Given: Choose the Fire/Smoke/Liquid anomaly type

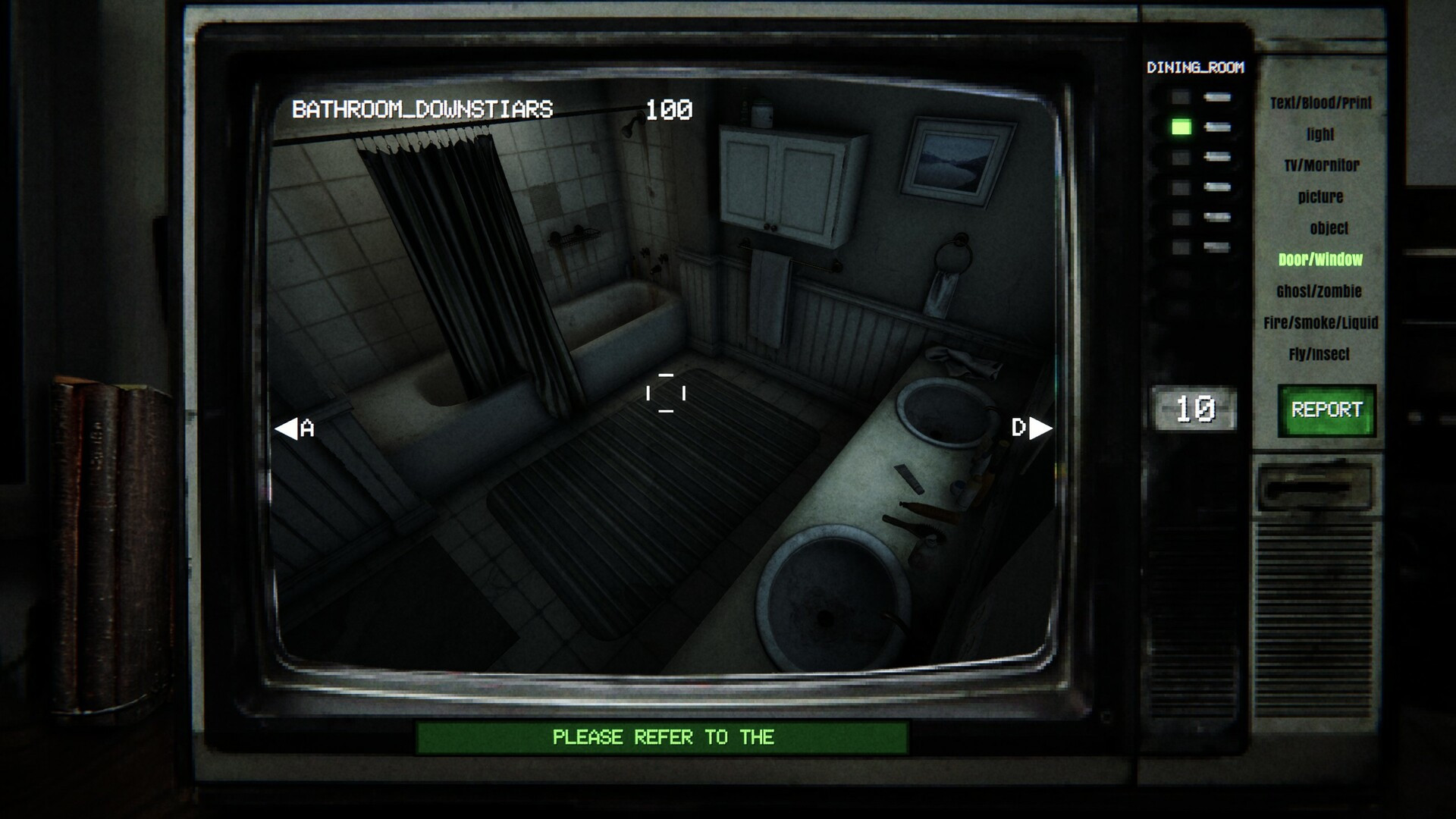Looking at the screenshot, I should pos(1320,323).
